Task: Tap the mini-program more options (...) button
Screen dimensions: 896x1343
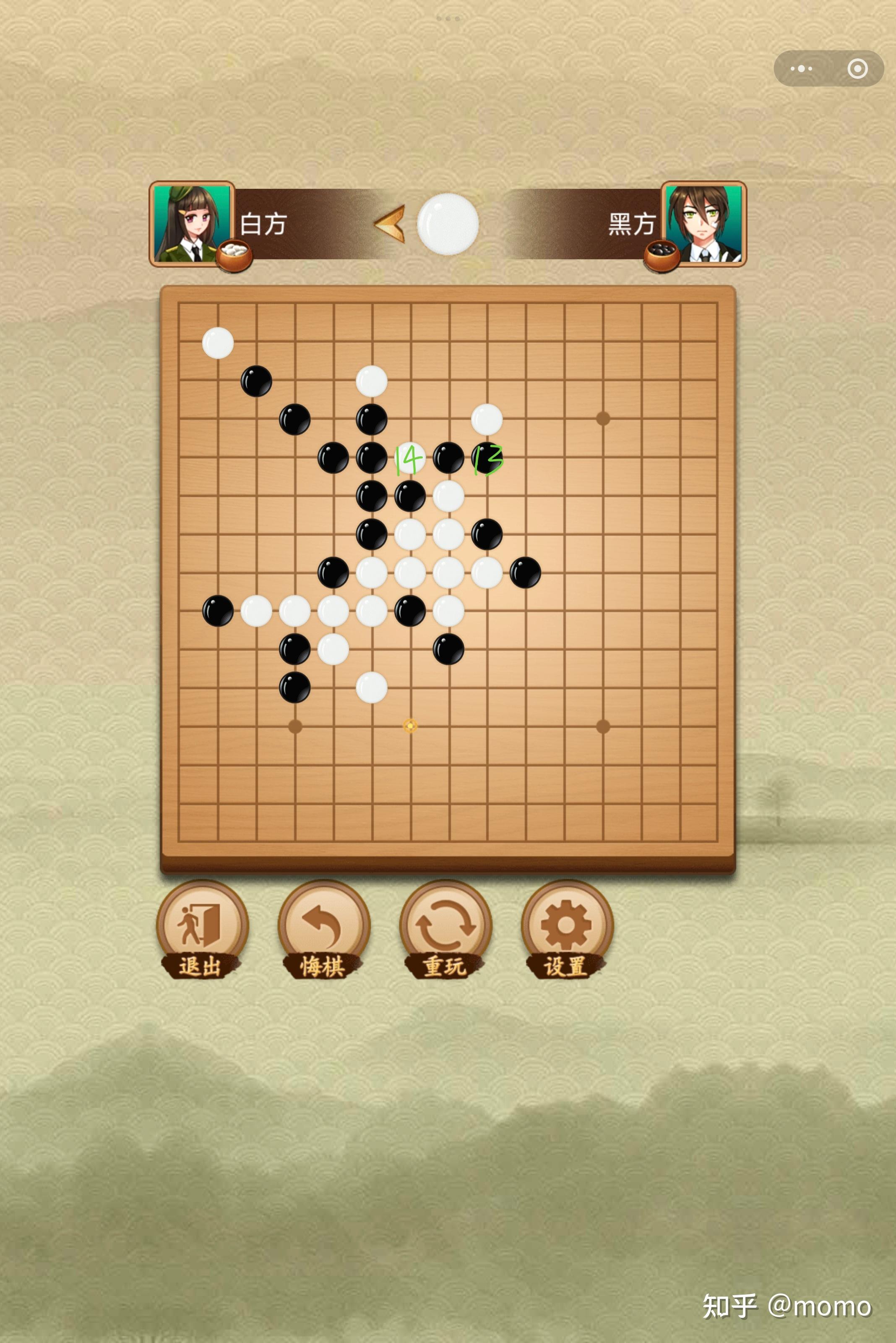Action: pyautogui.click(x=802, y=68)
